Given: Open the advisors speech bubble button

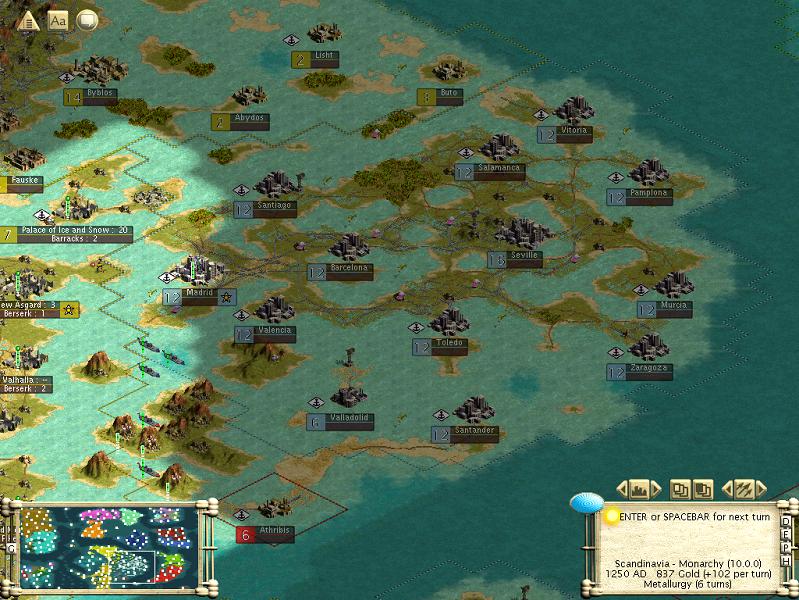Looking at the screenshot, I should (x=87, y=19).
